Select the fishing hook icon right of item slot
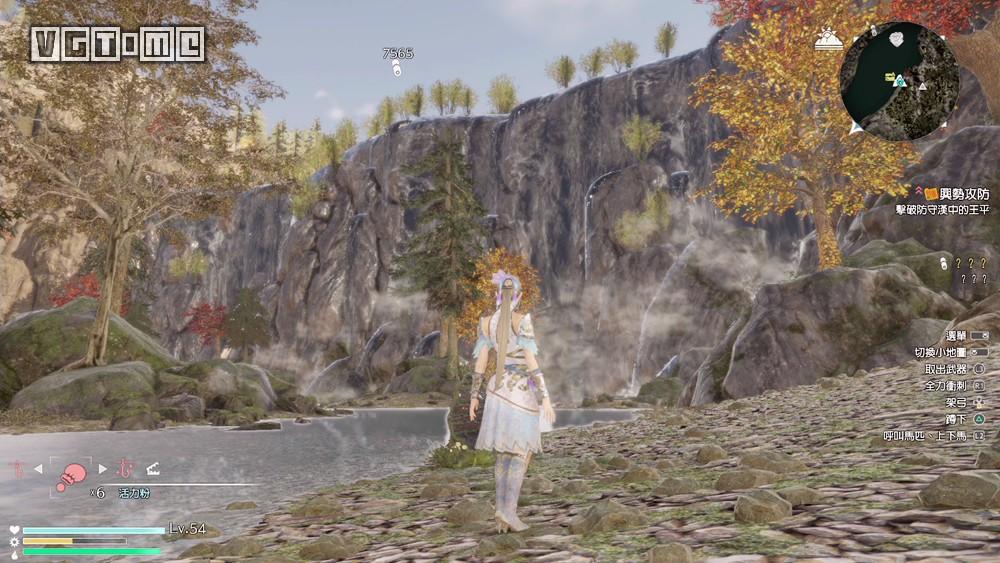 126,468
